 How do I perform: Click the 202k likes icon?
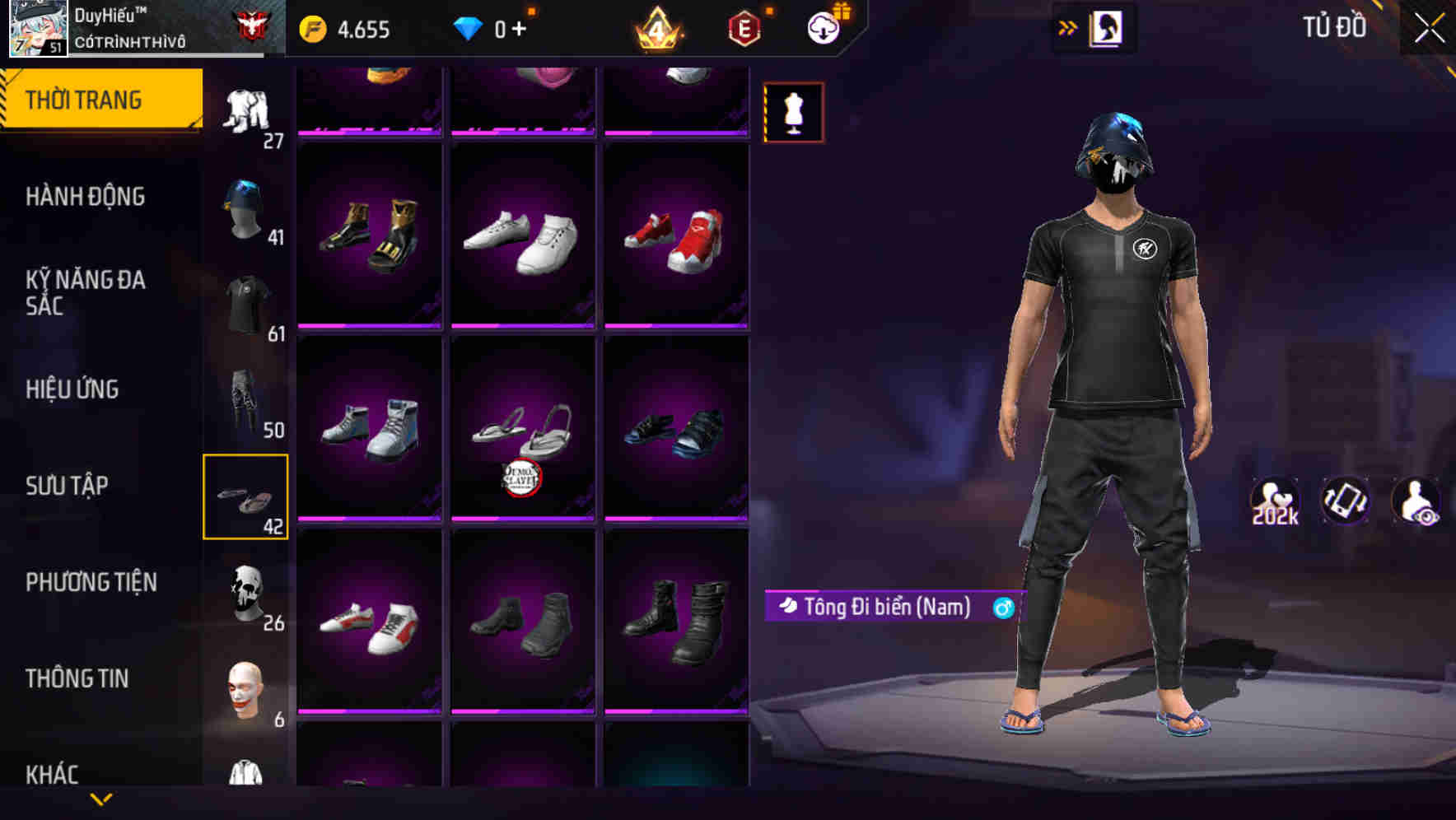[1274, 501]
